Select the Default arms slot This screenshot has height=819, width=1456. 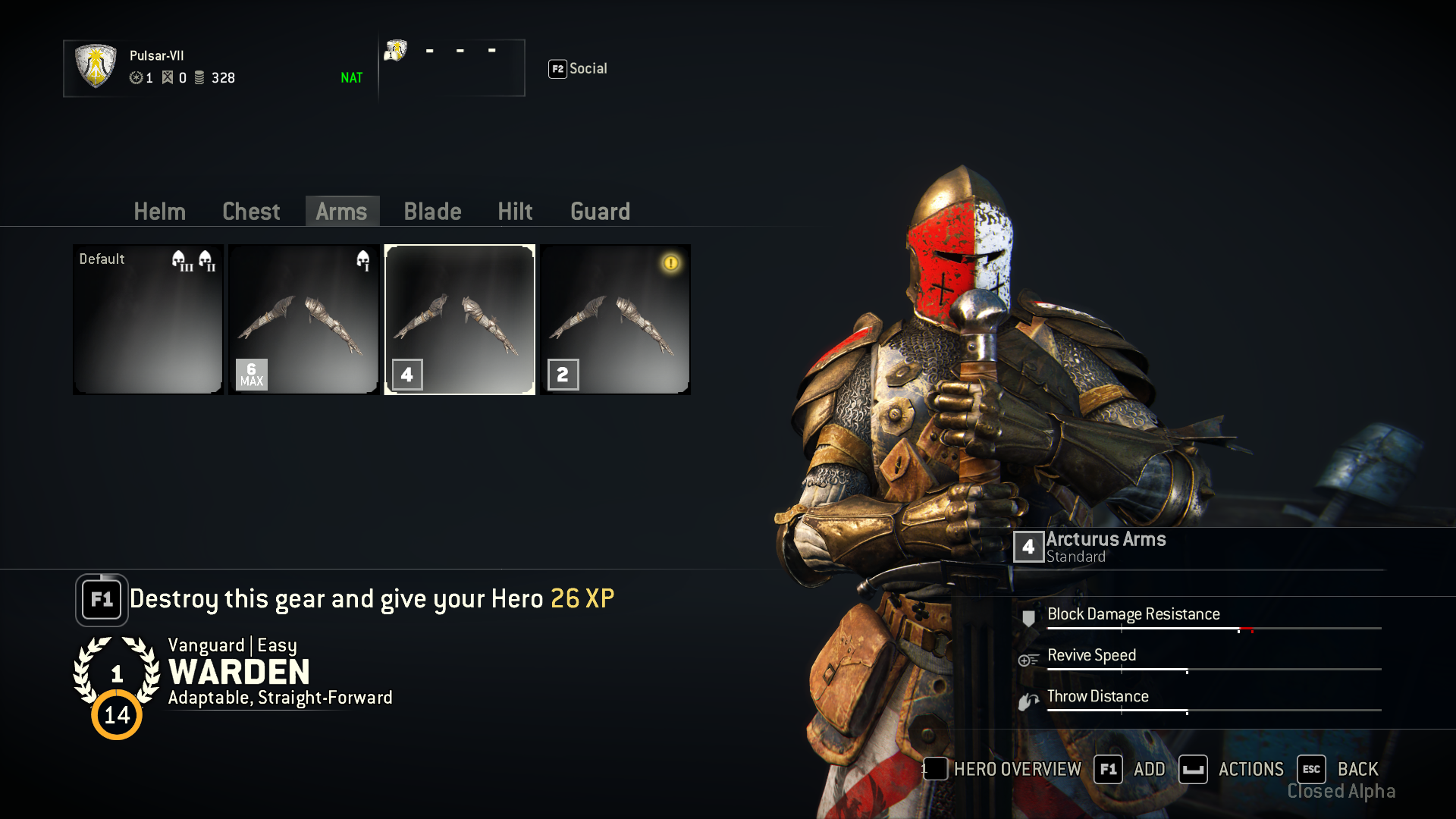coord(148,319)
